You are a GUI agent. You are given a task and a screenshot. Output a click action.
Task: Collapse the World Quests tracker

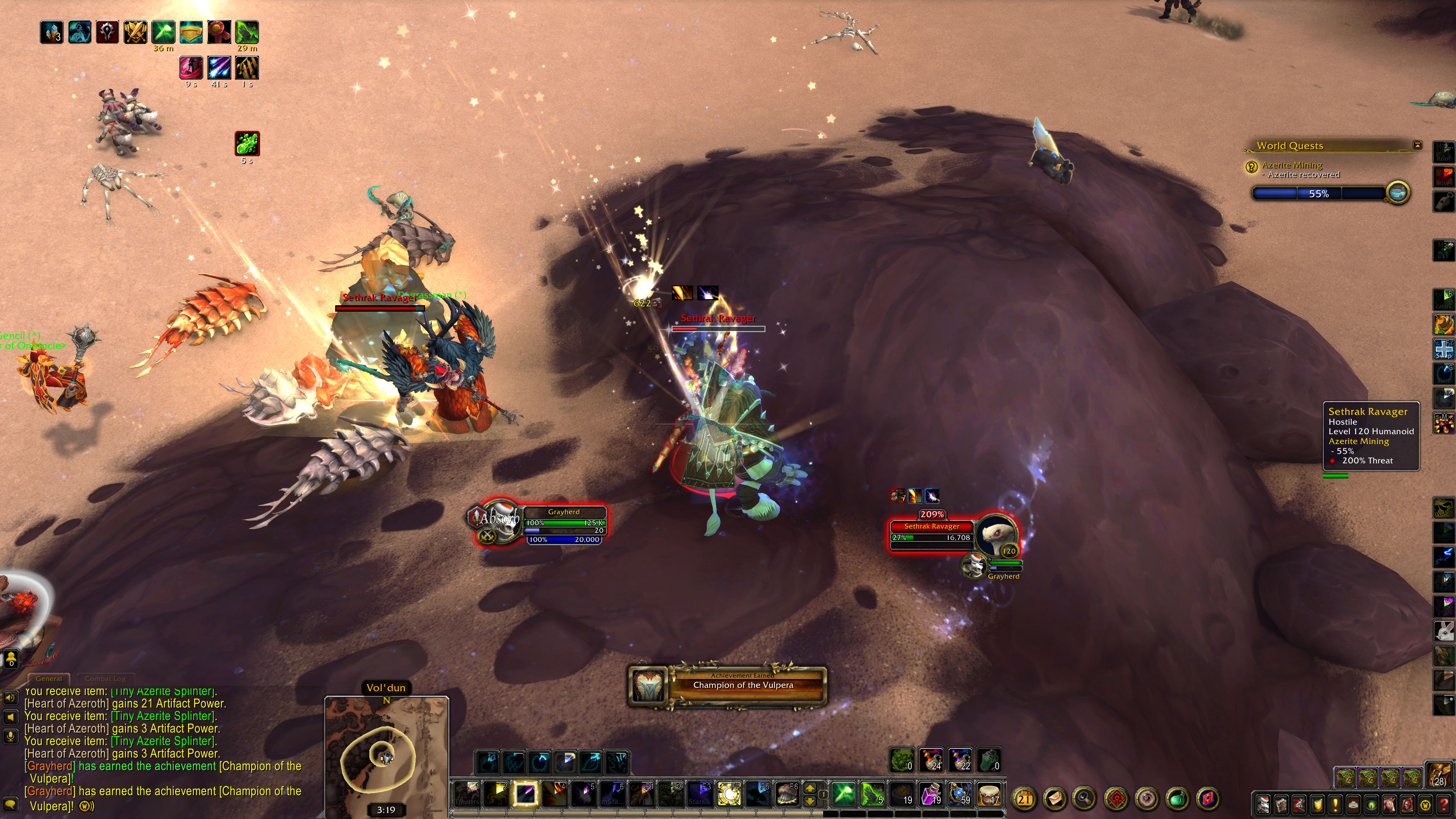pos(1417,145)
